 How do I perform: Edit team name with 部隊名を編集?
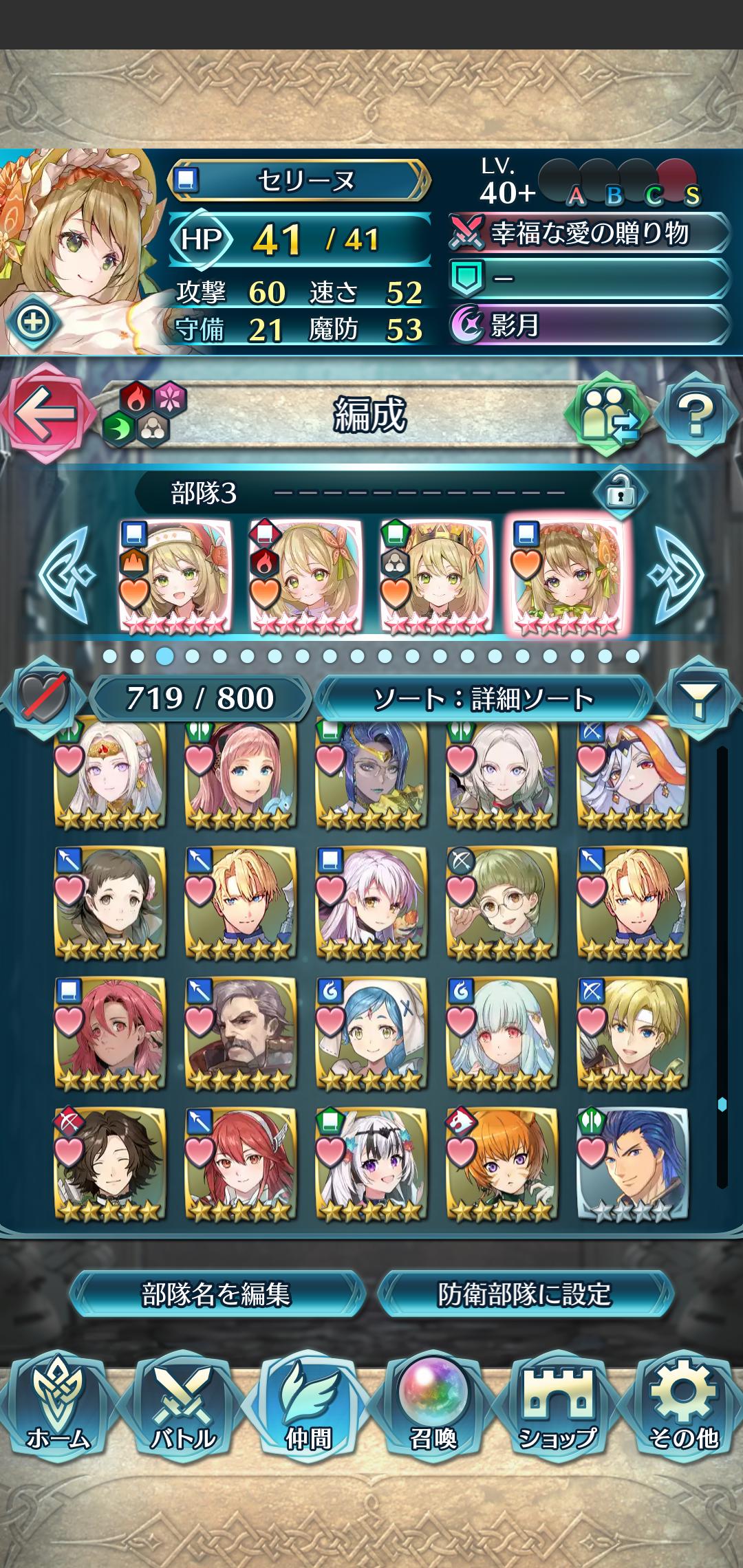[216, 1294]
